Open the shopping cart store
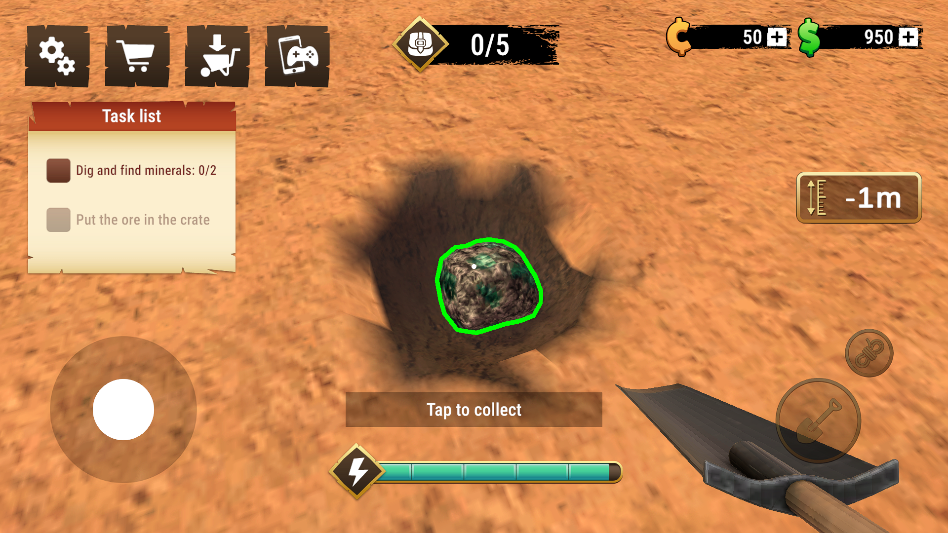 pyautogui.click(x=136, y=56)
